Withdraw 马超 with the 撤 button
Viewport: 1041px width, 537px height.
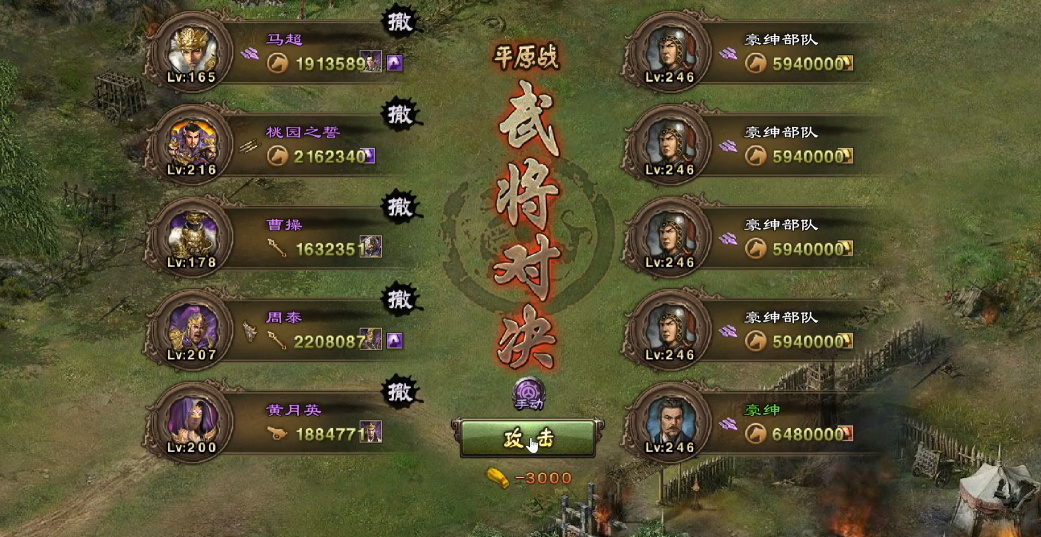(x=400, y=21)
